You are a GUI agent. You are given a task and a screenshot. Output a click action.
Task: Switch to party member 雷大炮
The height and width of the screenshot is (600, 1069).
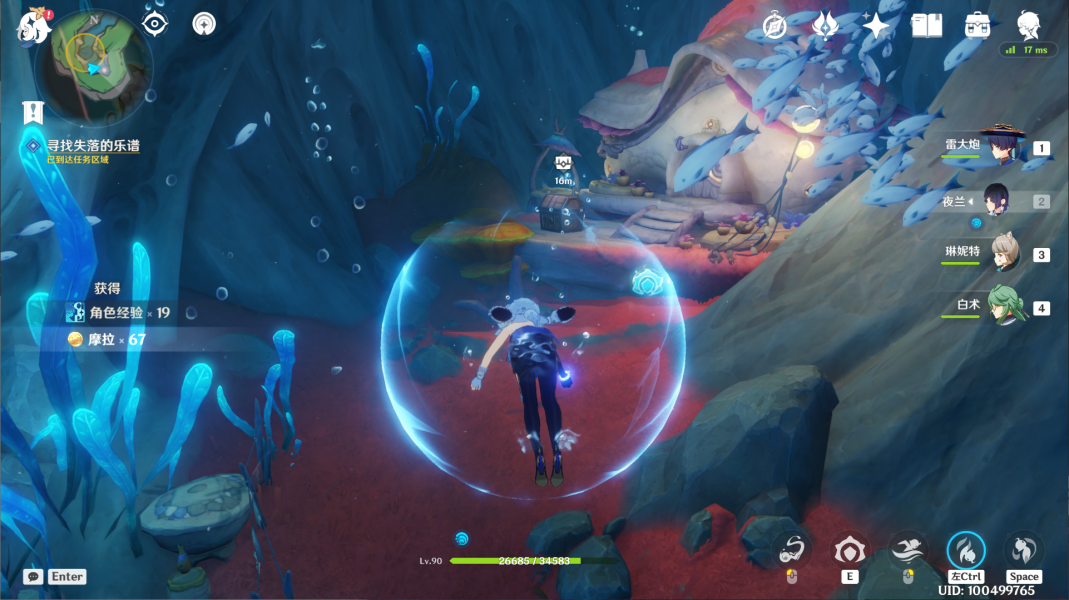(1000, 146)
